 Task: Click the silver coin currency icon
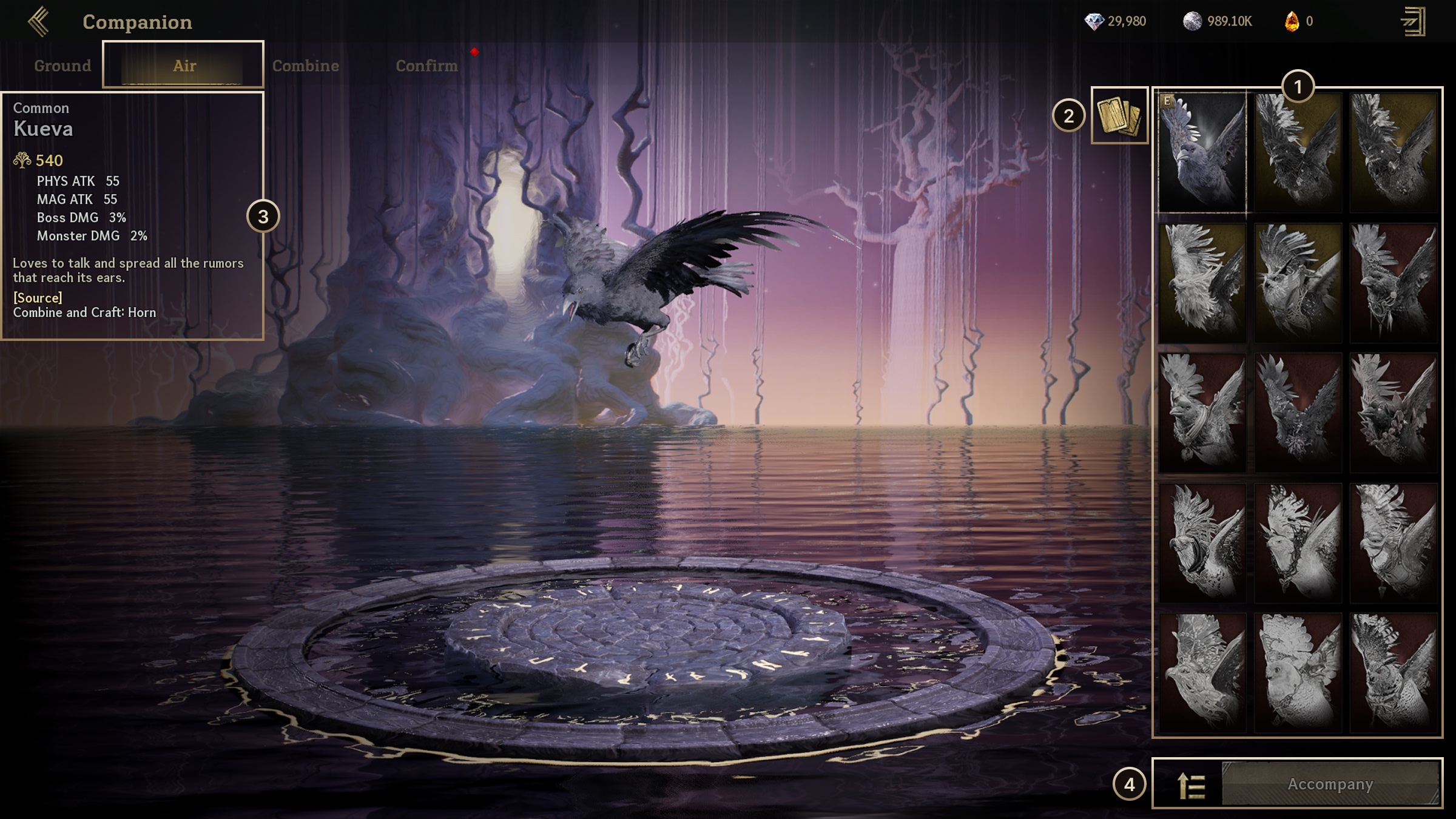coord(1192,22)
